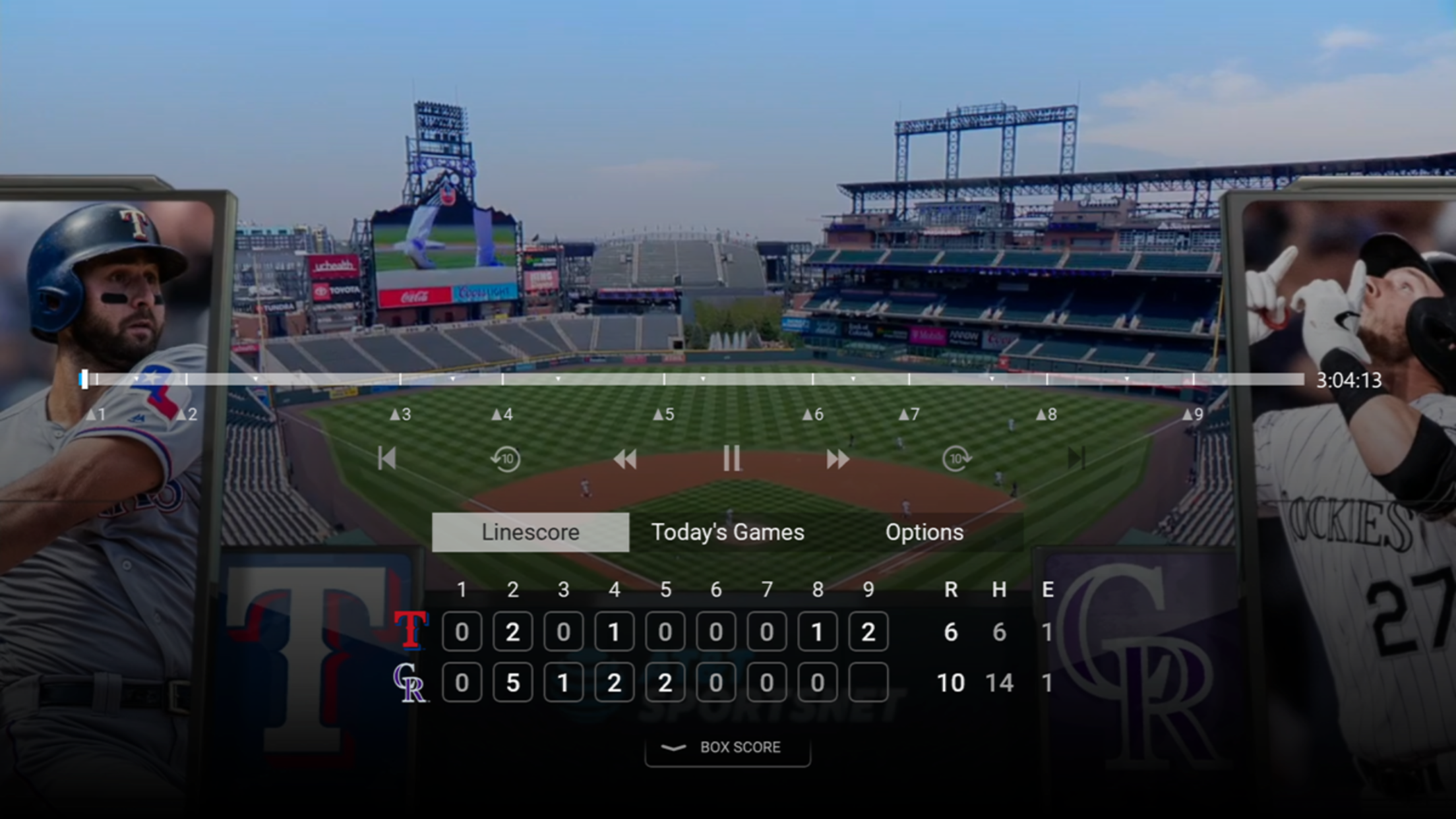Screen dimensions: 1456x819
Task: Select the Options tab
Action: (924, 532)
